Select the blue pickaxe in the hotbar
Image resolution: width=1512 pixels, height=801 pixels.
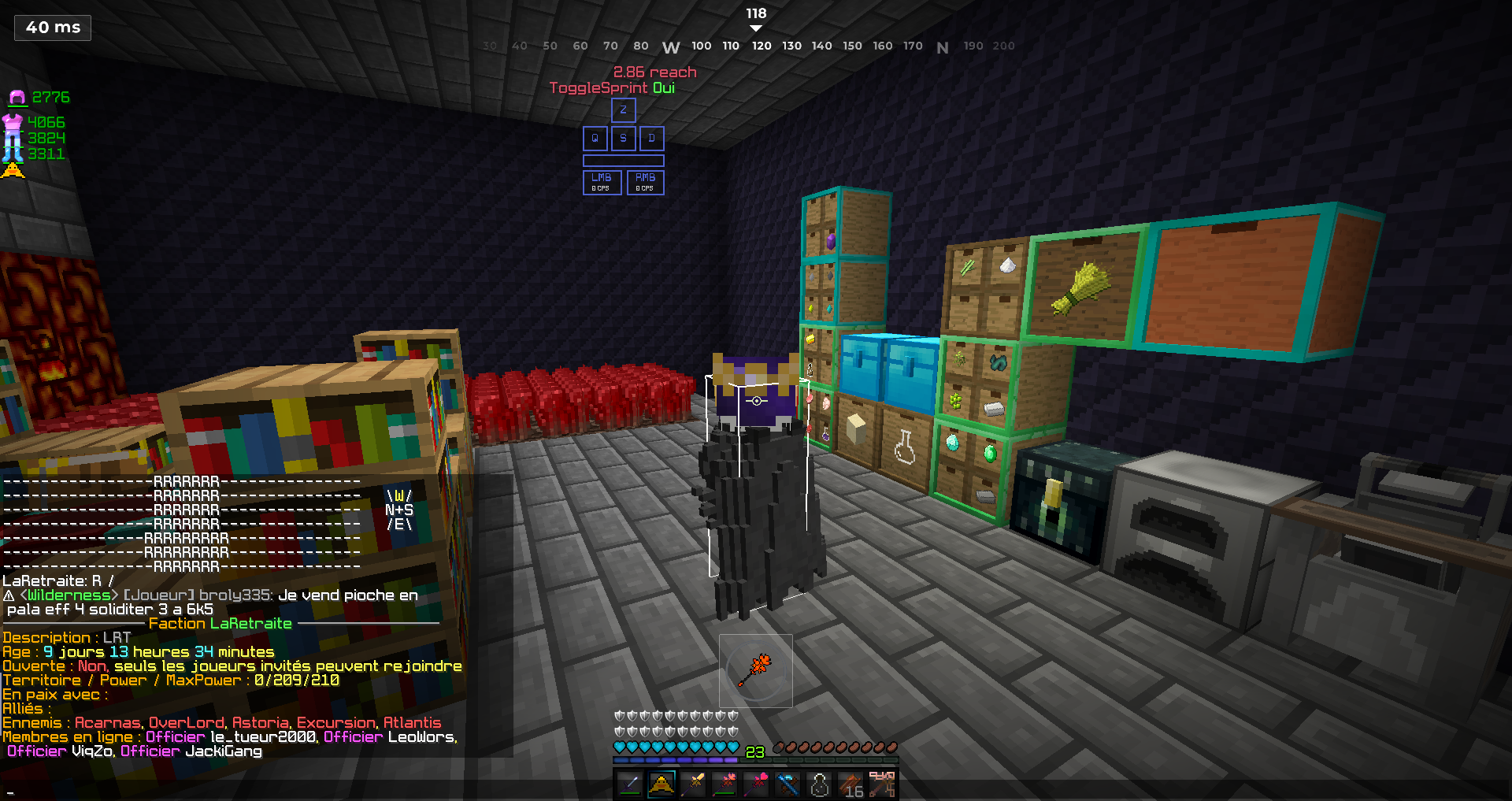787,784
